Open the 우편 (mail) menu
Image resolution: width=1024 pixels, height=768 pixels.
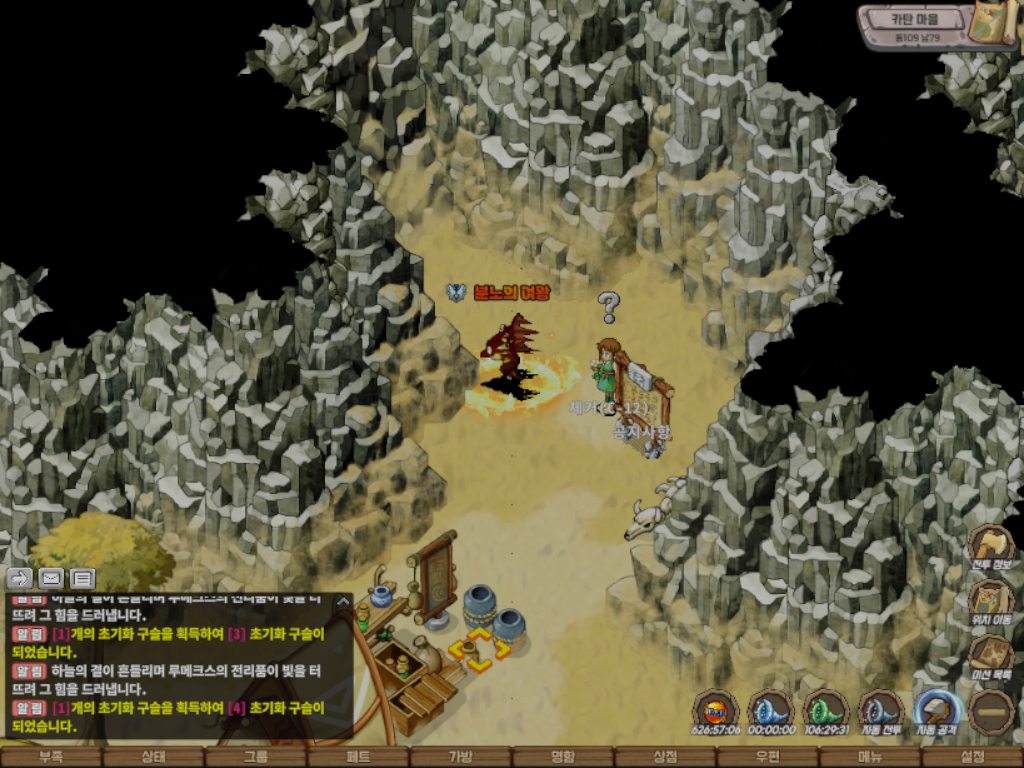coord(768,757)
